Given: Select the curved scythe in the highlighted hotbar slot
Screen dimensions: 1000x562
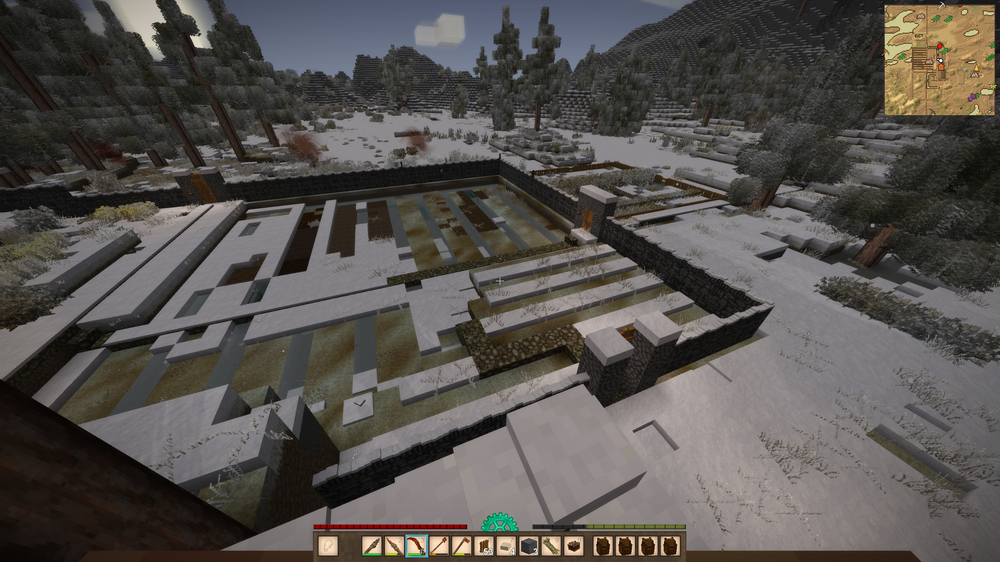Looking at the screenshot, I should pyautogui.click(x=415, y=546).
